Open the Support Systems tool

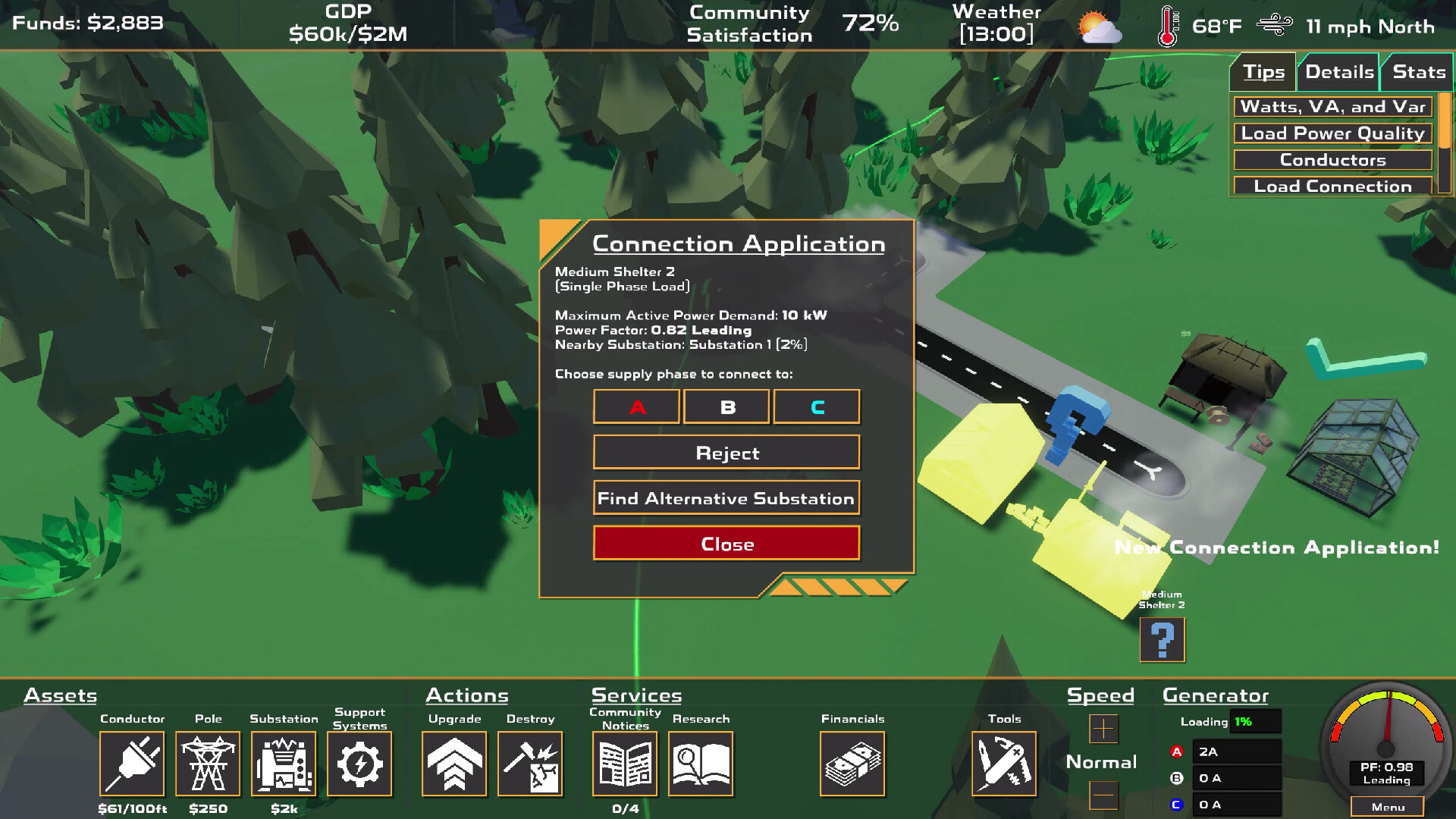(360, 764)
